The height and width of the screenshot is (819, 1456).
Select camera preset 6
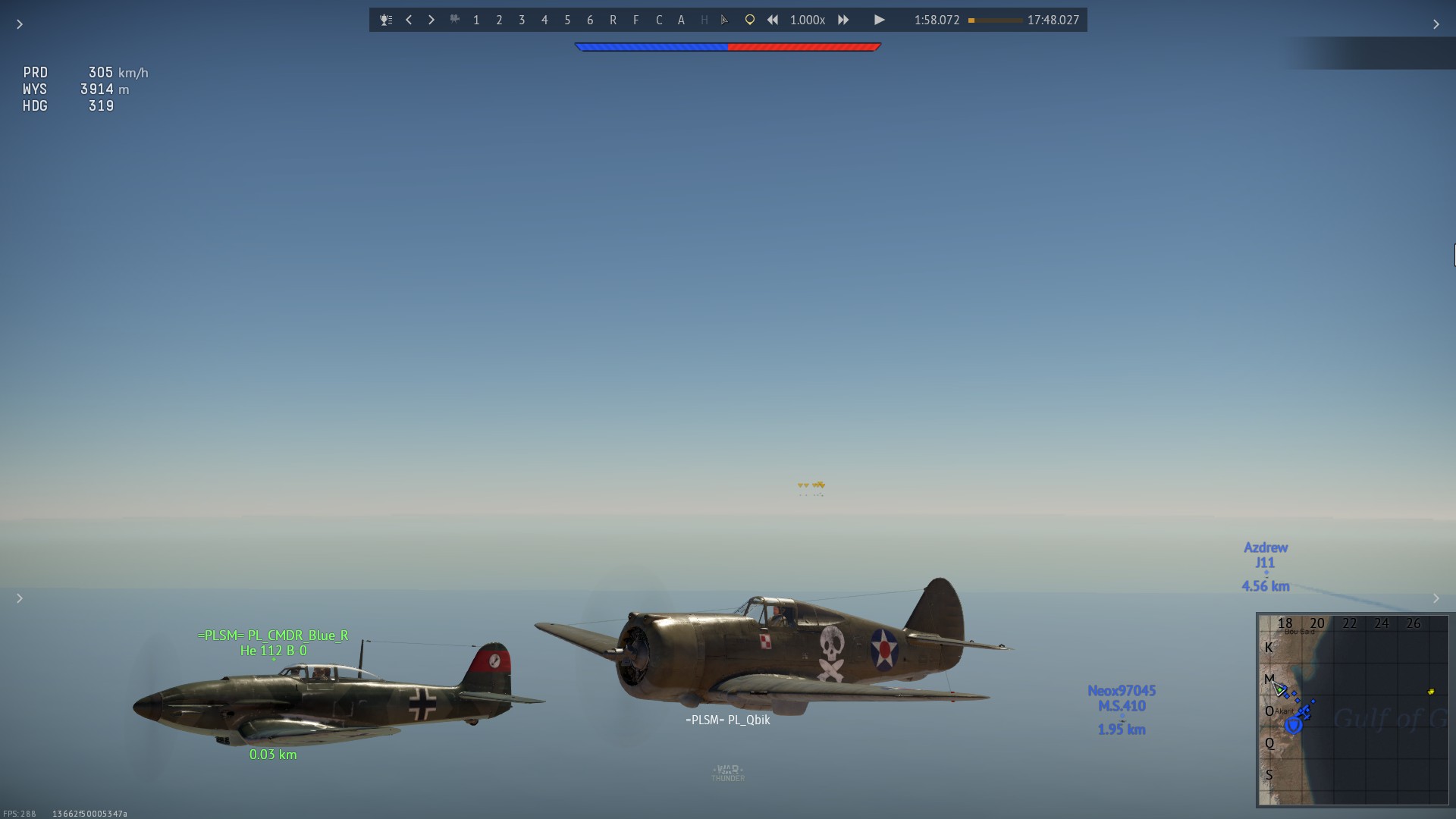[x=590, y=20]
